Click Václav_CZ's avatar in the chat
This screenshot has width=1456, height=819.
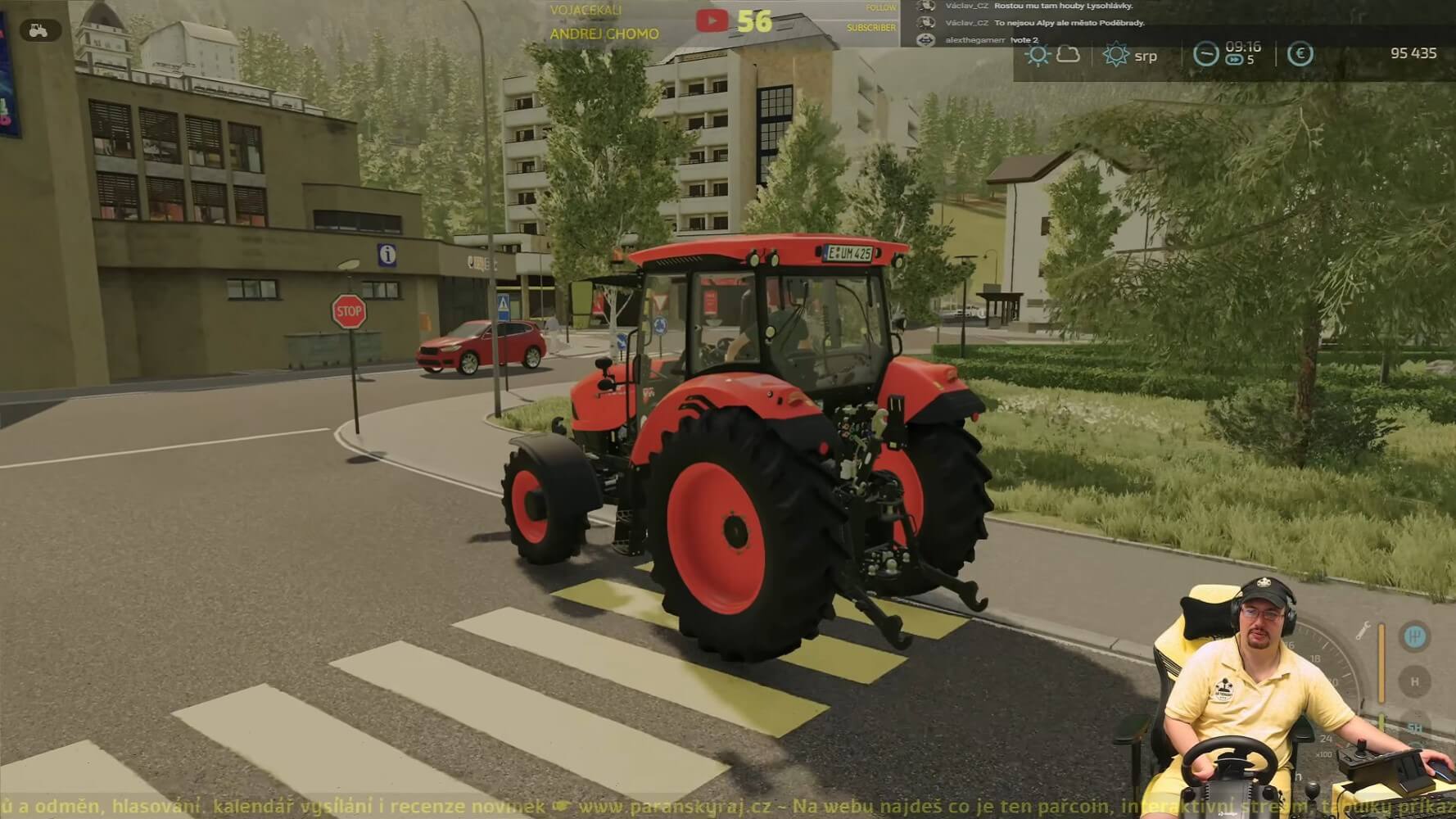point(928,8)
